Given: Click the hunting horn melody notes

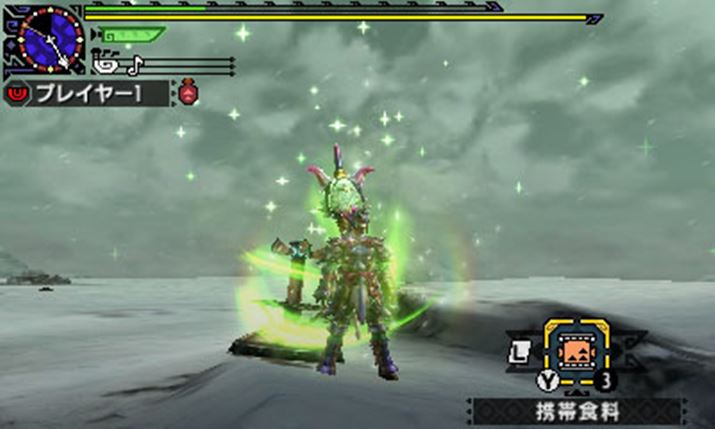Looking at the screenshot, I should pos(118,65).
